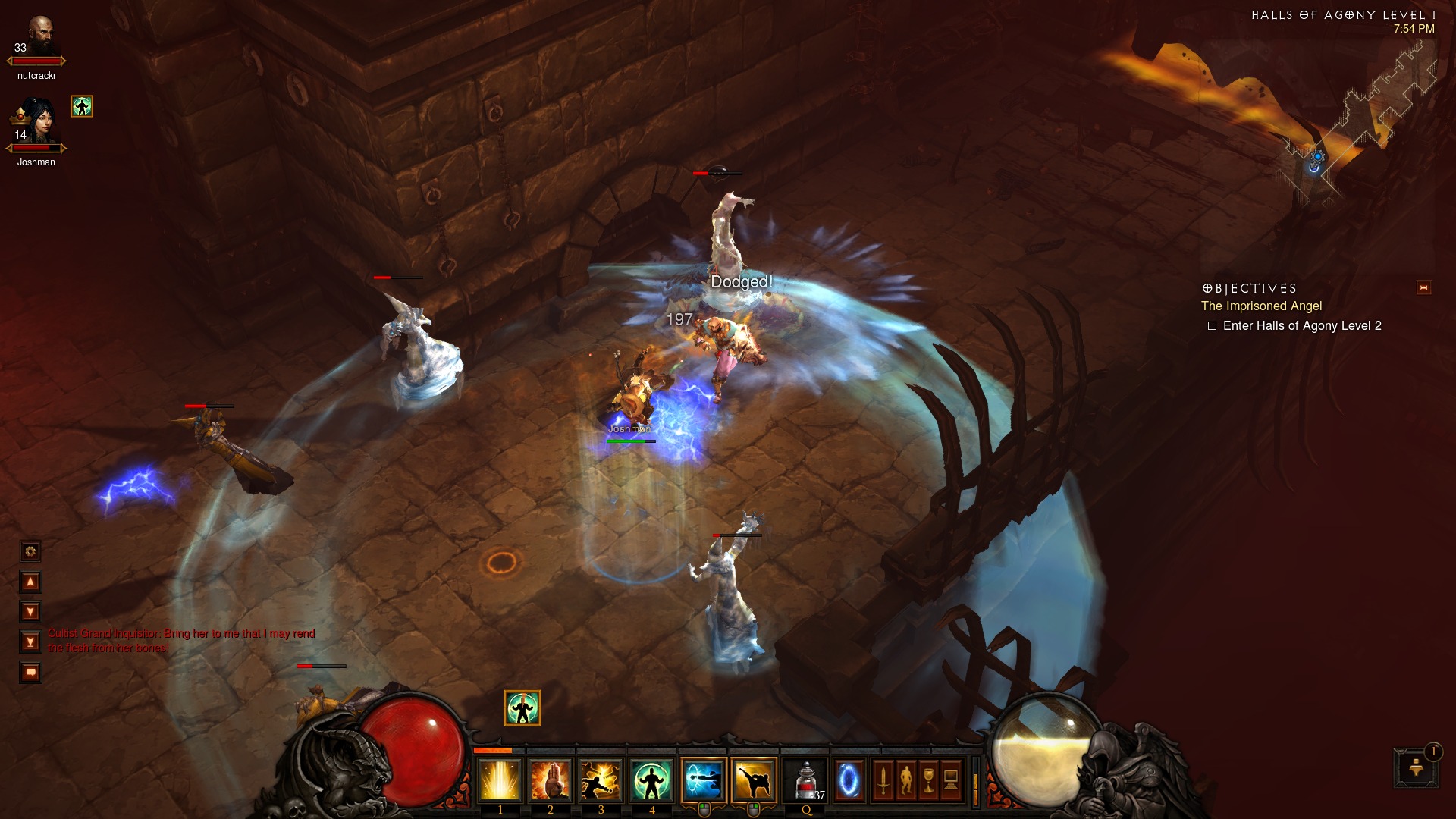1456x819 pixels.
Task: Open the inventory via the sword icon
Action: click(x=883, y=780)
